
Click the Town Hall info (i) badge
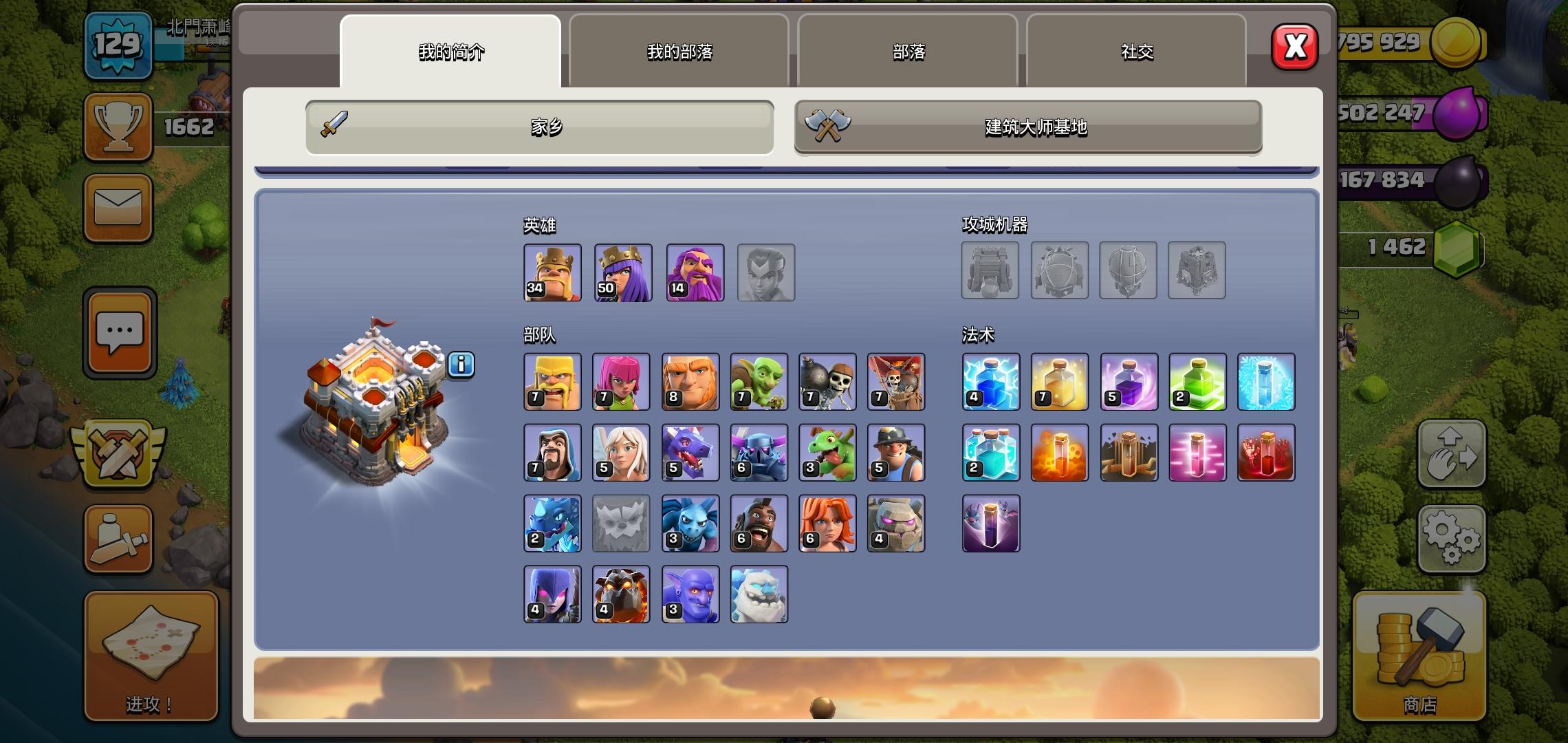[x=461, y=365]
